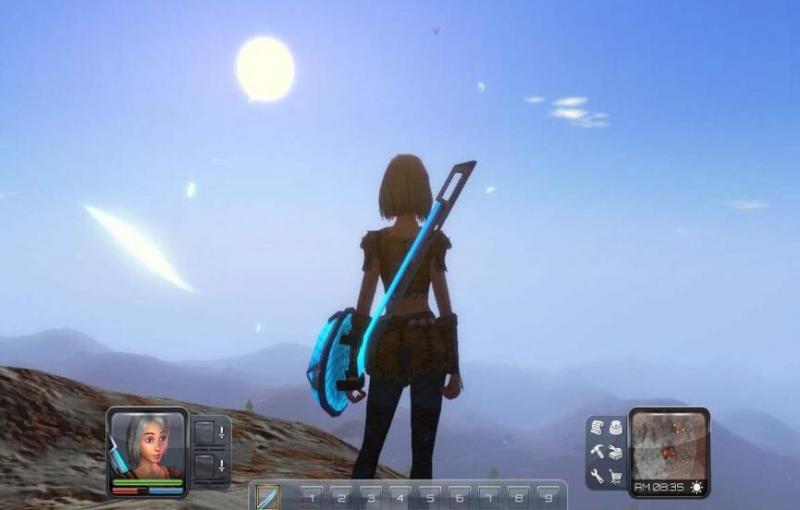Click the stacked books icon

[x=616, y=452]
